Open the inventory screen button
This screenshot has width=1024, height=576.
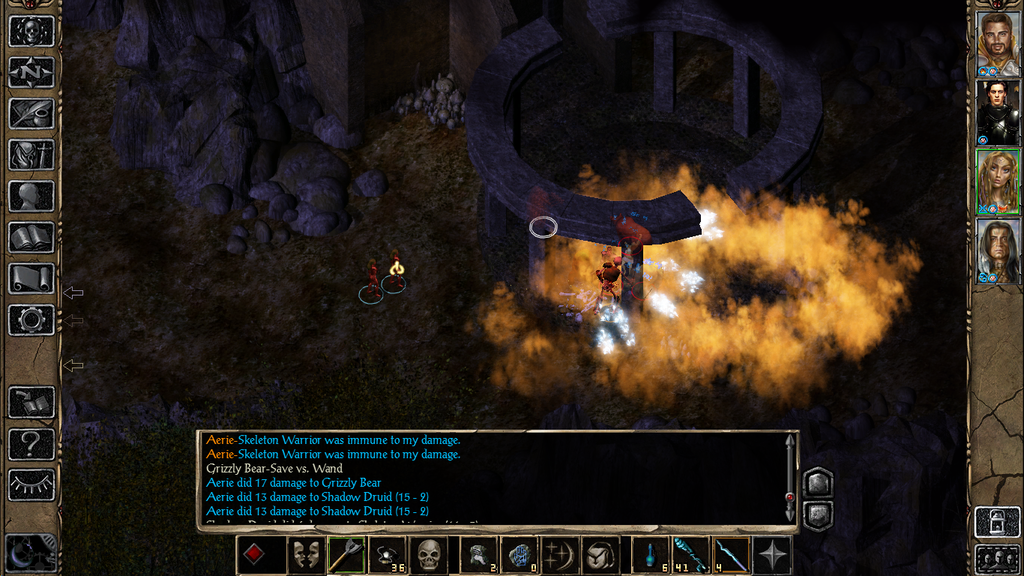click(x=31, y=154)
